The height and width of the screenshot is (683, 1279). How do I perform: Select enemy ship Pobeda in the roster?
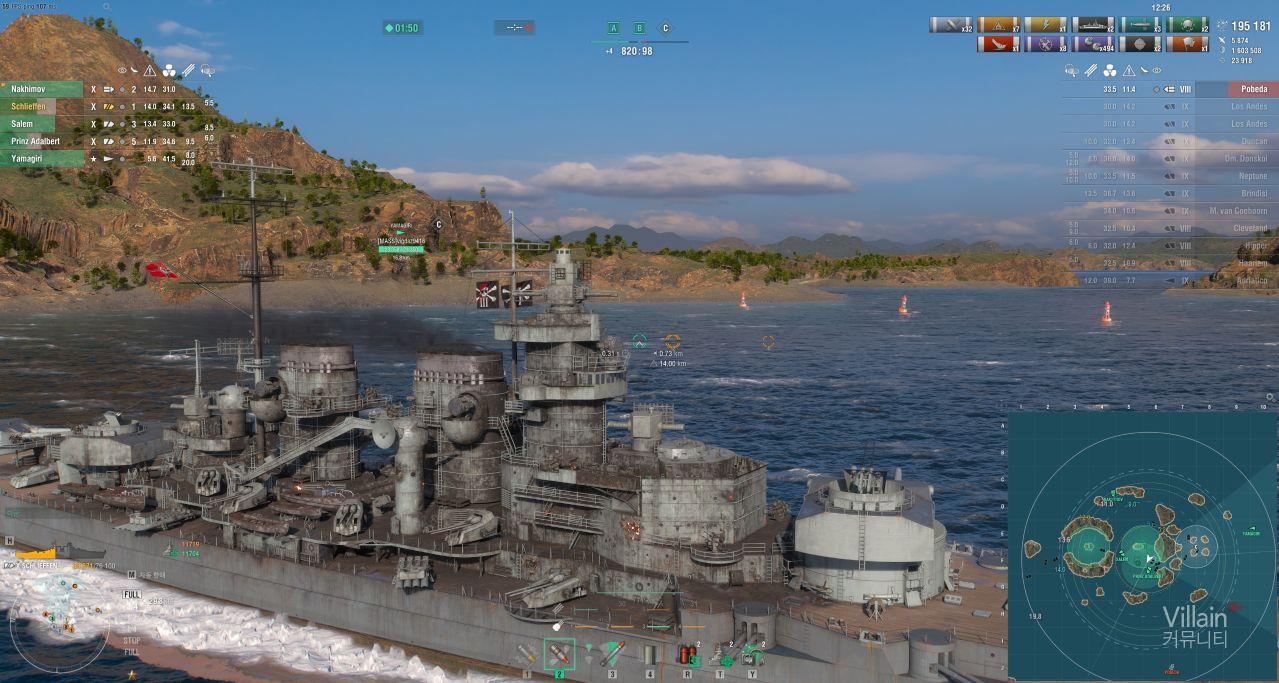(x=1237, y=89)
